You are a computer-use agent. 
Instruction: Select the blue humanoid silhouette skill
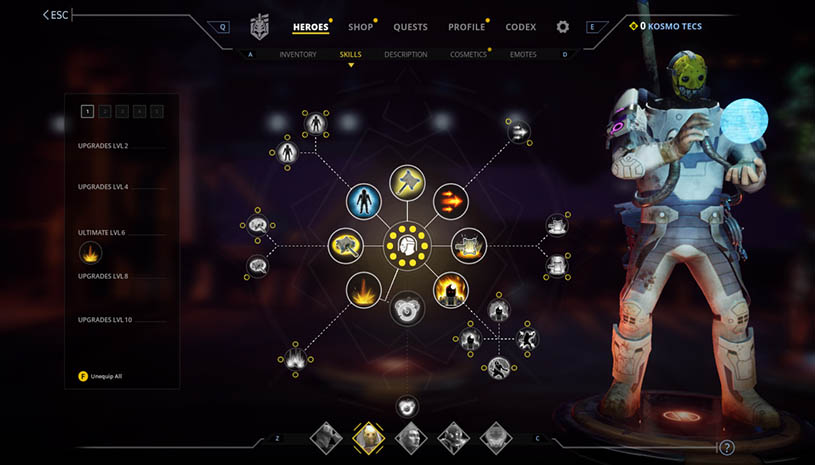pos(363,200)
